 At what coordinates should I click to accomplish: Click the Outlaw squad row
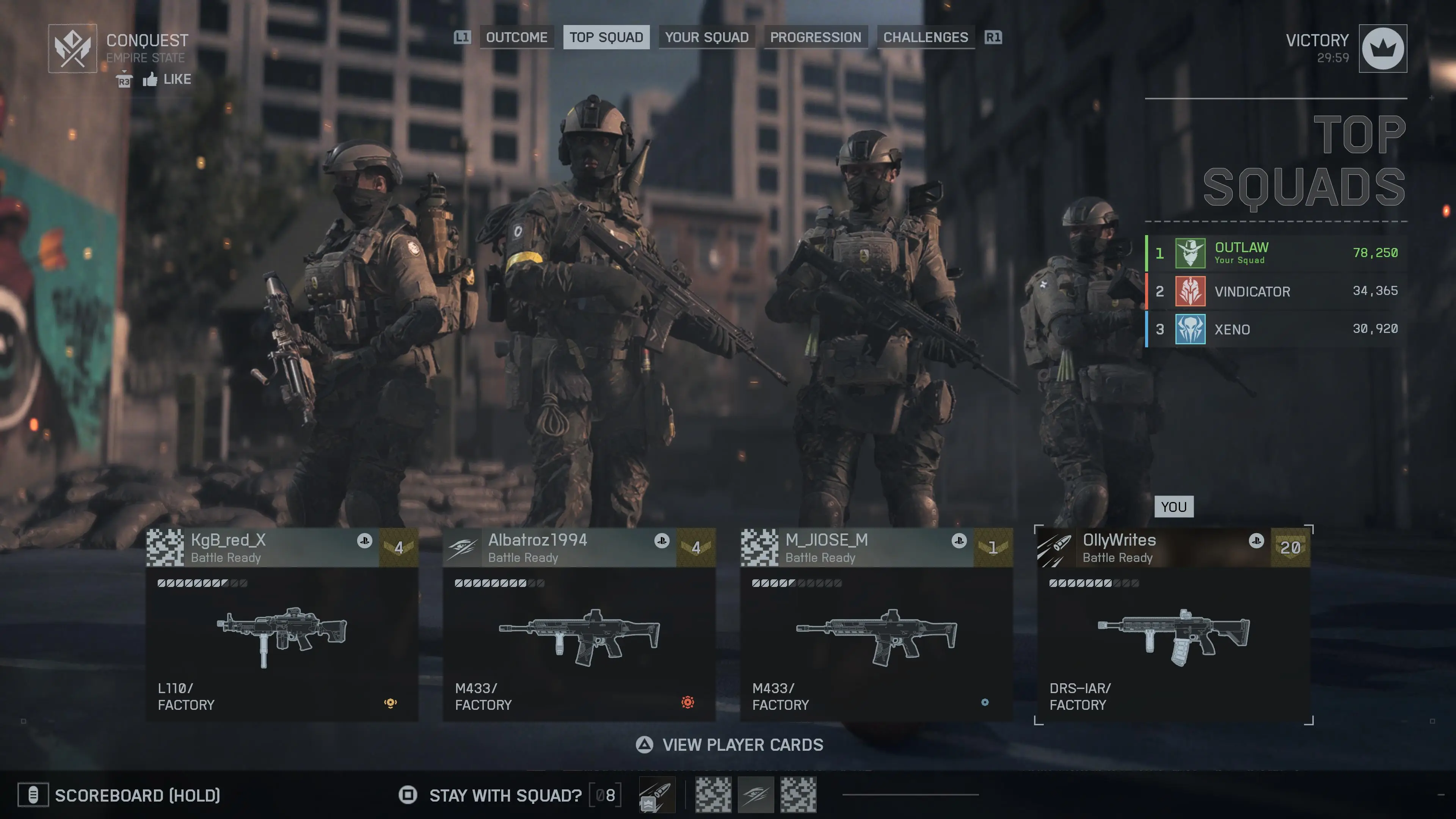click(1276, 253)
